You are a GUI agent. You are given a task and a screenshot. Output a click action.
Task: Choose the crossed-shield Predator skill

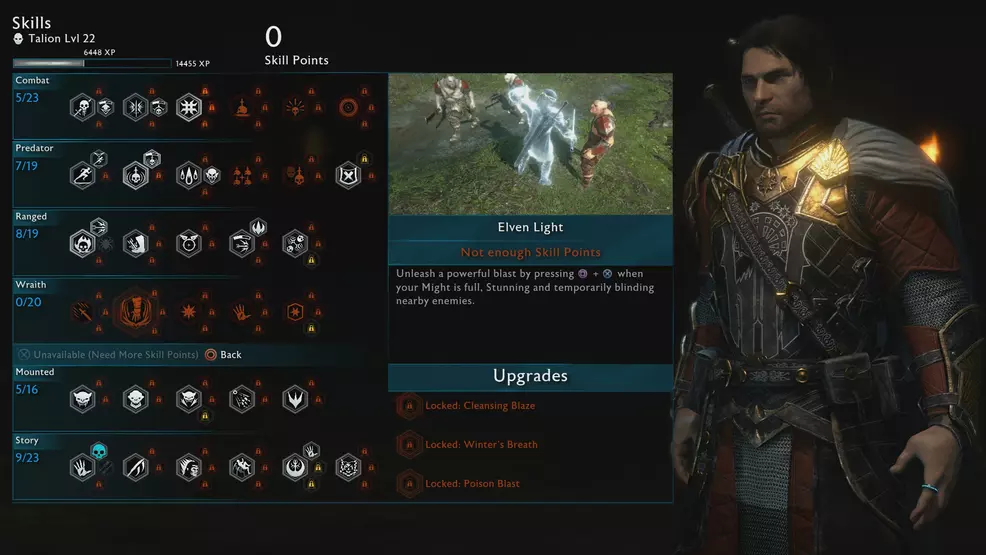(x=348, y=175)
